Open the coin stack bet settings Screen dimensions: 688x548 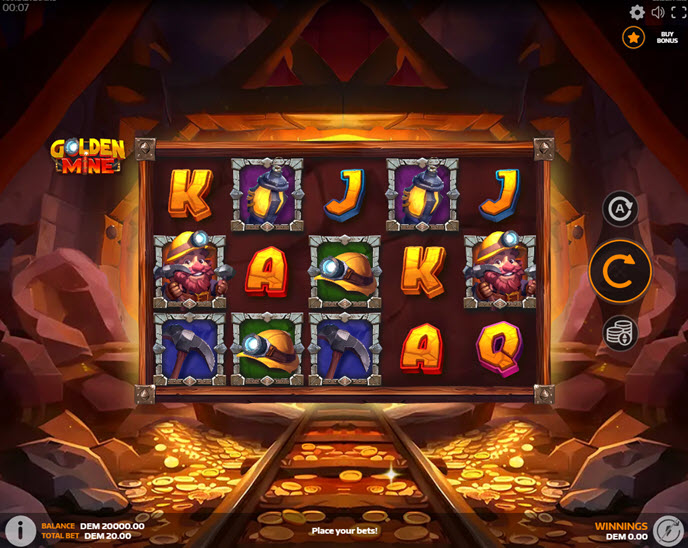(620, 333)
